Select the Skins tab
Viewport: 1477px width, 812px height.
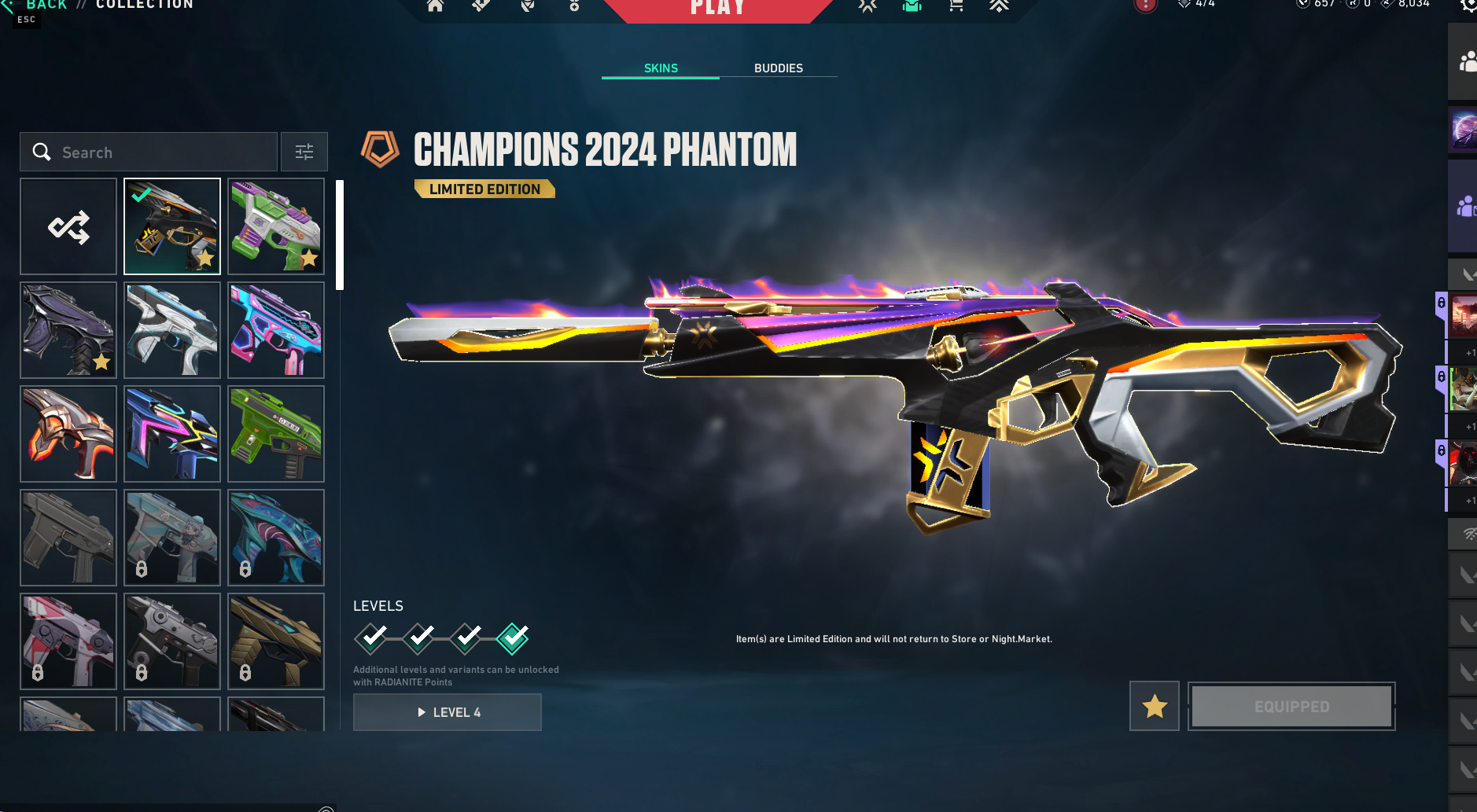(x=661, y=68)
